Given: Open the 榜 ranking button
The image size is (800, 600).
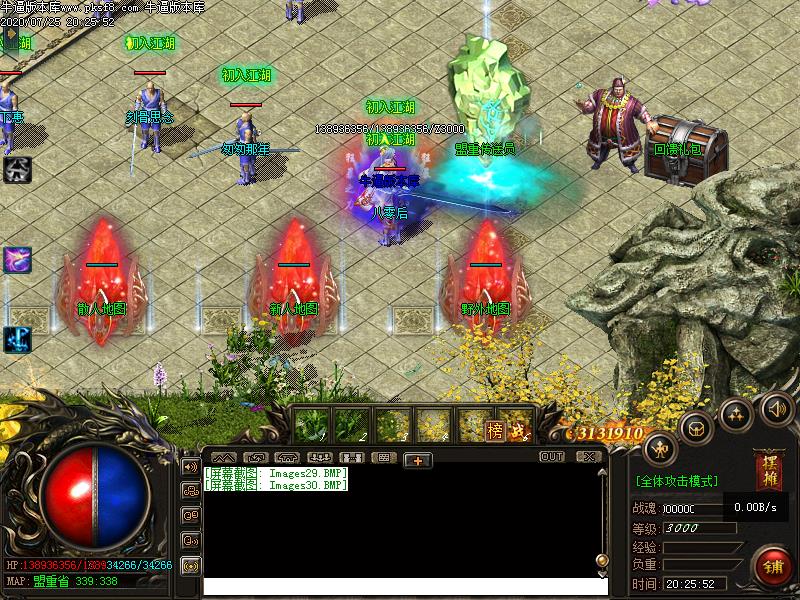Looking at the screenshot, I should tap(495, 431).
